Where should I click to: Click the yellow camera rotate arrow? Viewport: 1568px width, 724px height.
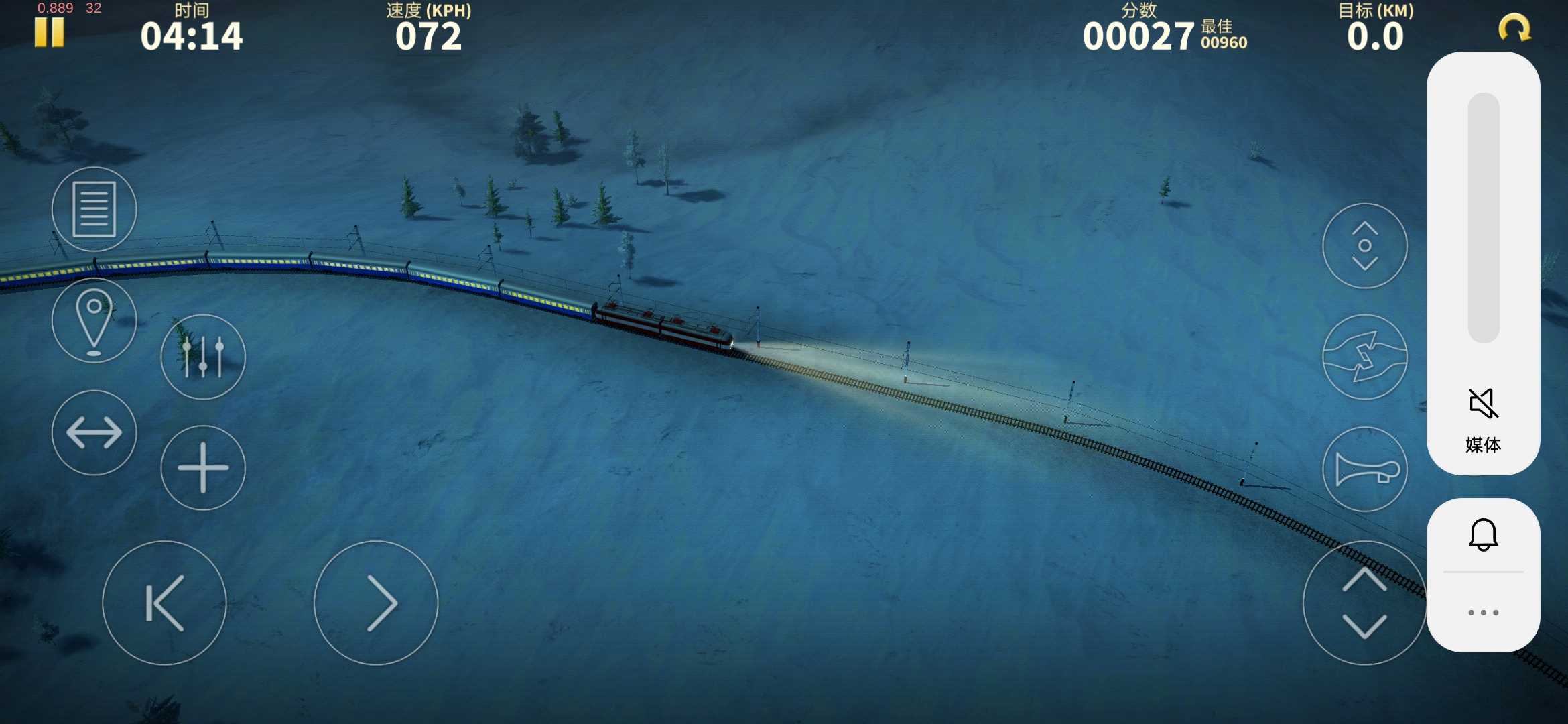pyautogui.click(x=1514, y=29)
